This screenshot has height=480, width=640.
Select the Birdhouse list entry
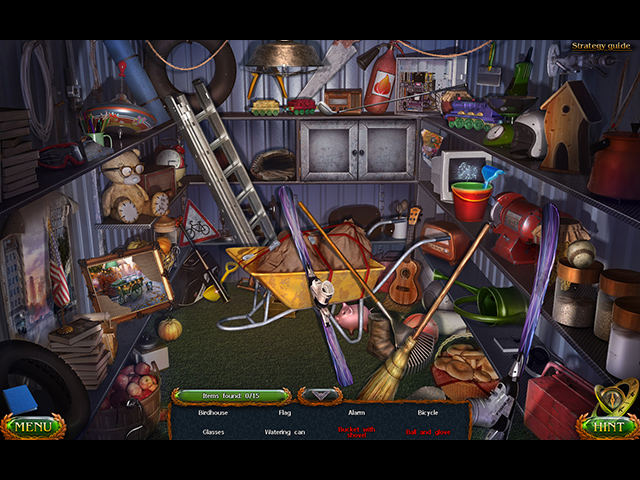[x=213, y=412]
